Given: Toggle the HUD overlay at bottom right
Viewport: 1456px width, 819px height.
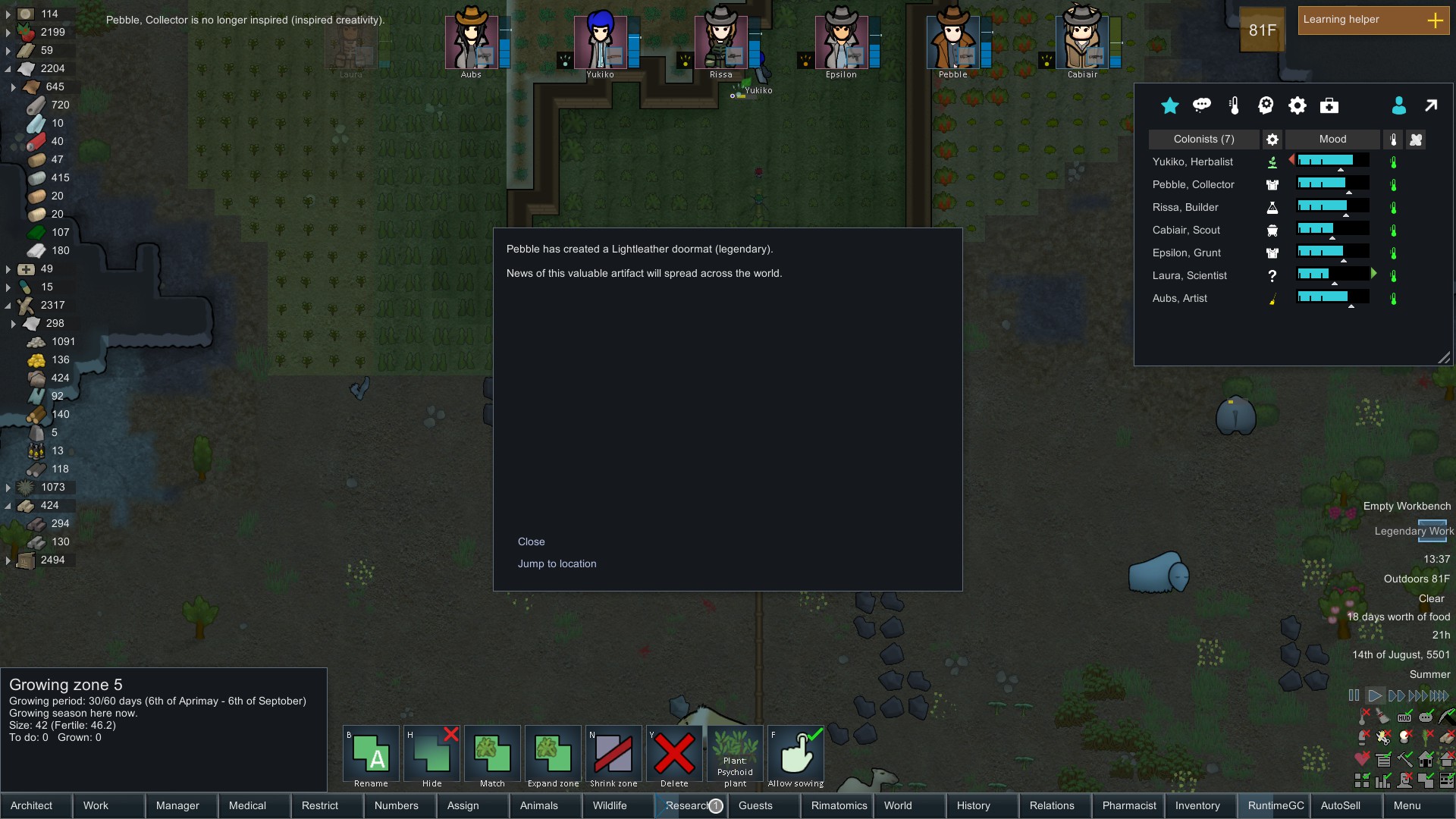Looking at the screenshot, I should point(1404,717).
